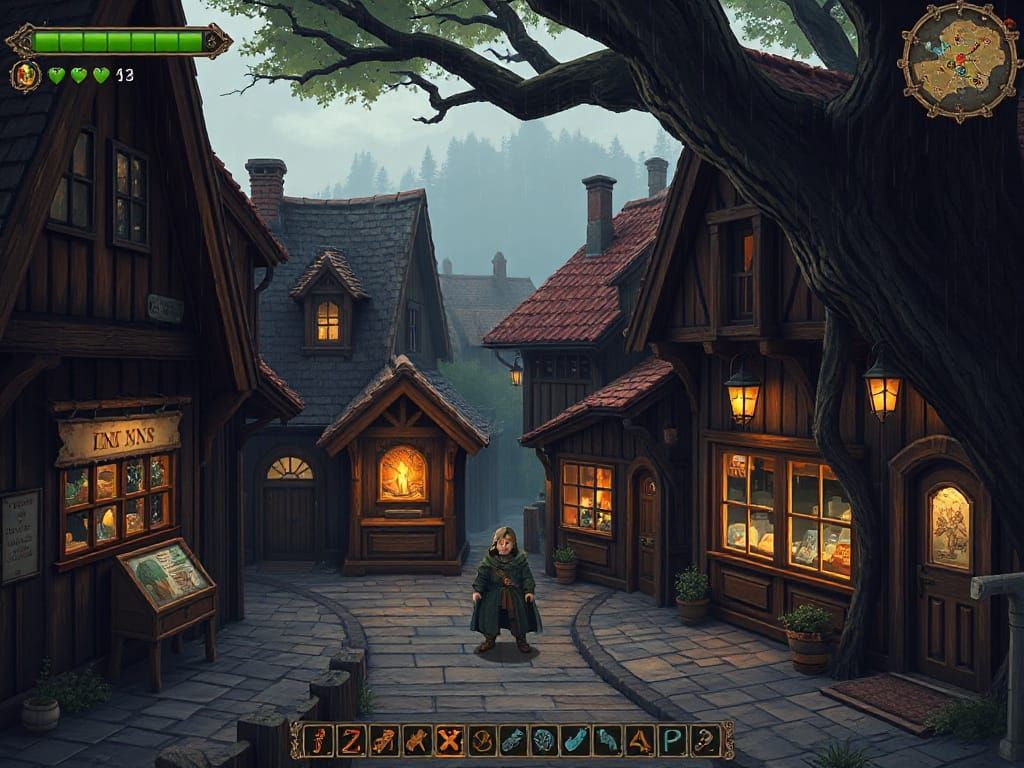Click the gold portrait medallion under the health bar
1024x768 pixels.
(x=25, y=75)
